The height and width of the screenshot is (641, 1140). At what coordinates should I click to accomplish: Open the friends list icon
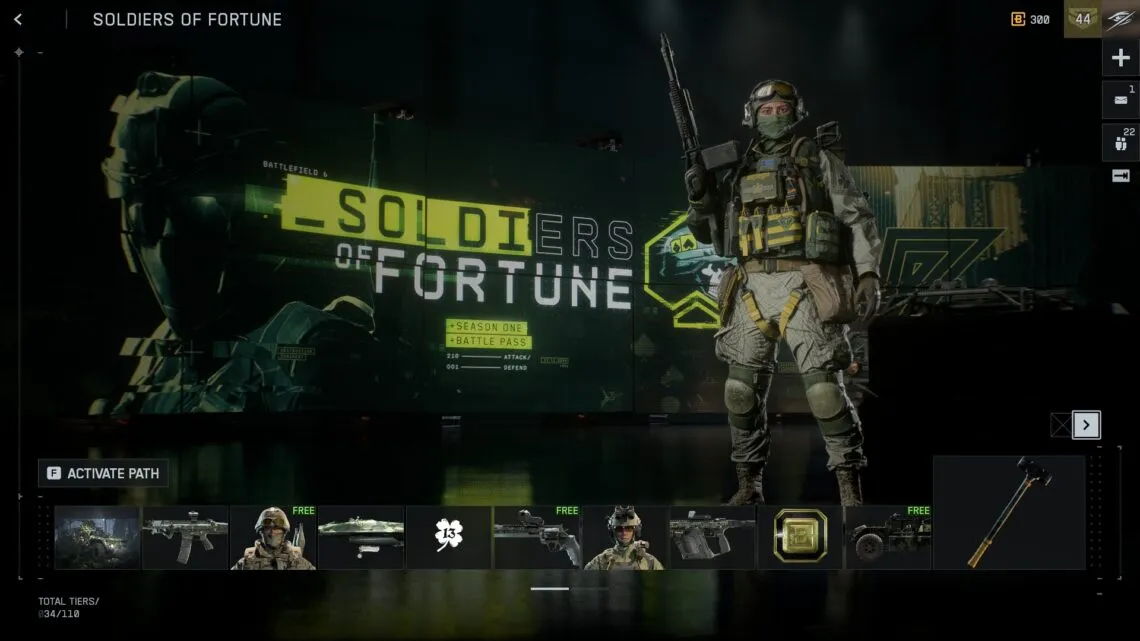1121,142
